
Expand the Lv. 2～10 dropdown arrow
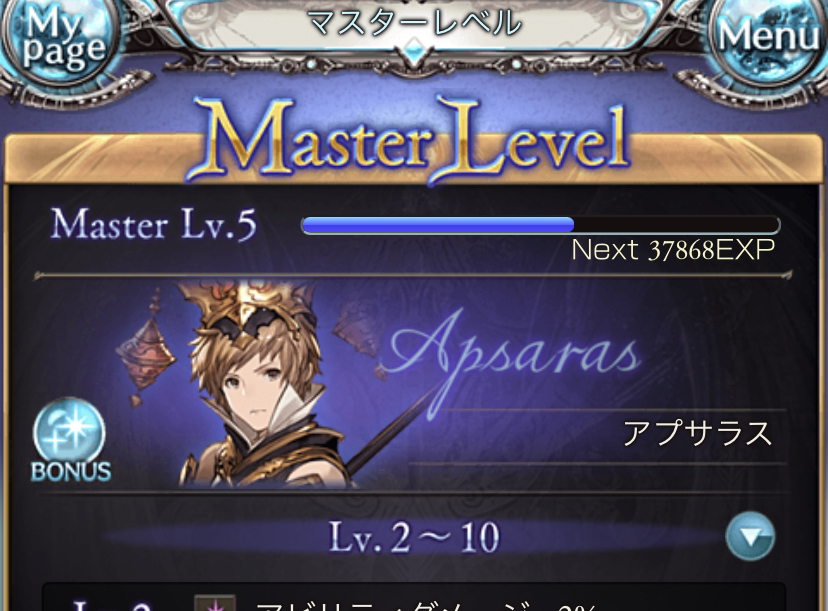pos(750,537)
